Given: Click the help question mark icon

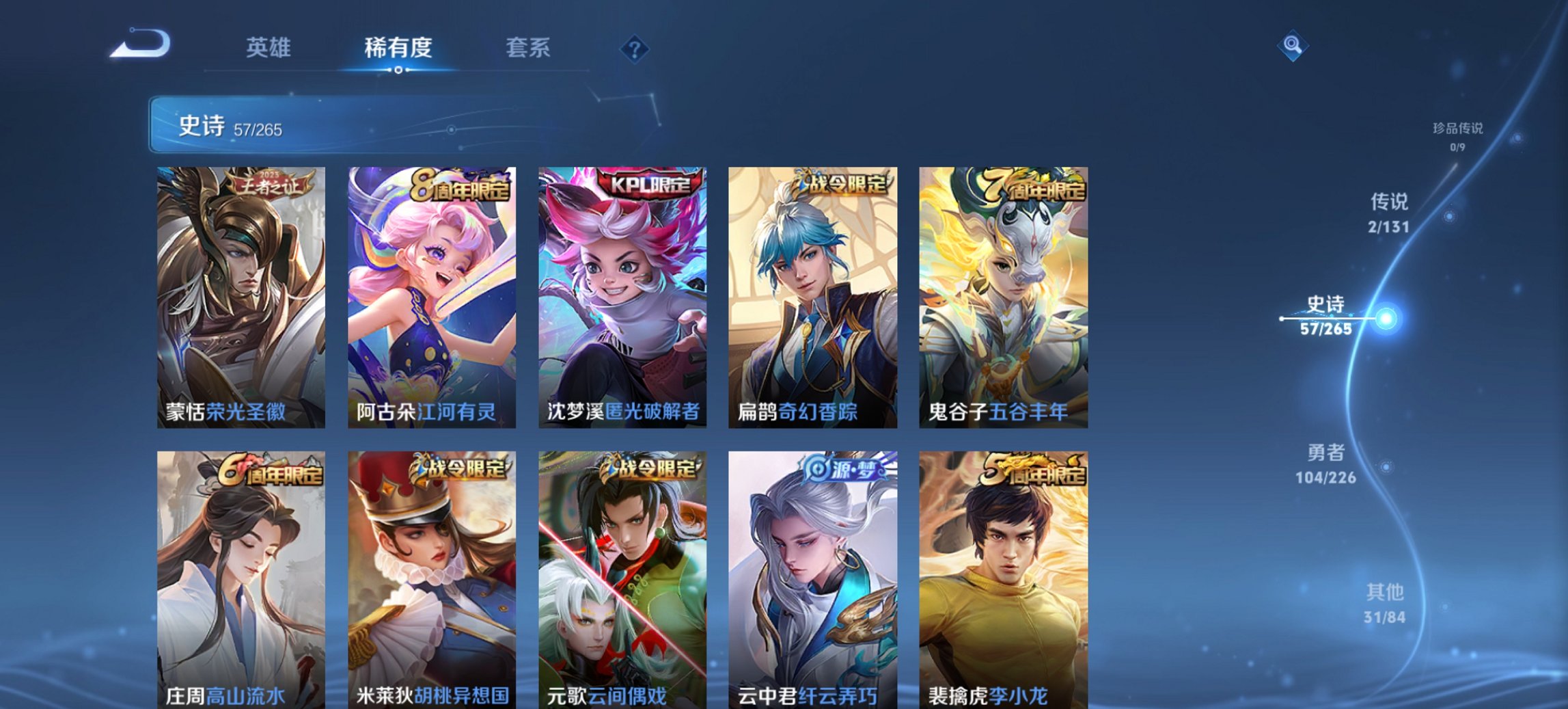Looking at the screenshot, I should coord(635,49).
